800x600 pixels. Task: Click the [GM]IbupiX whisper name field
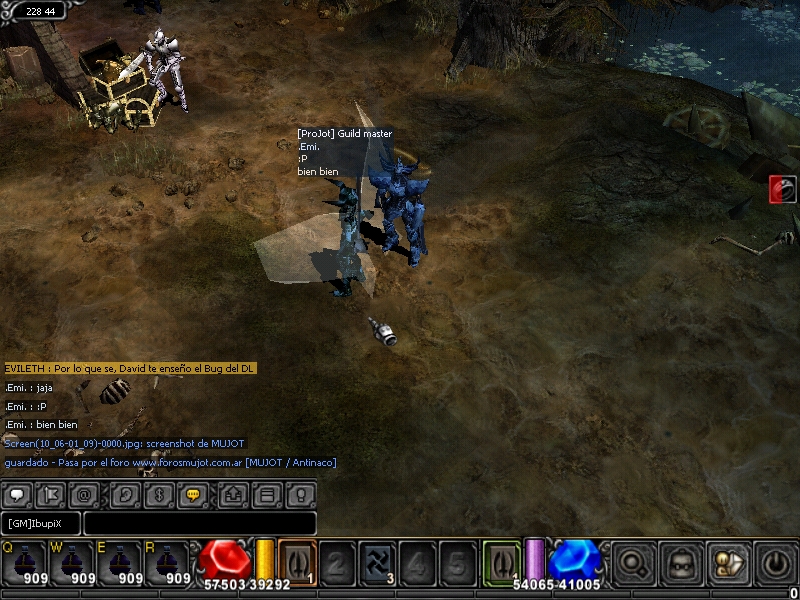[41, 523]
